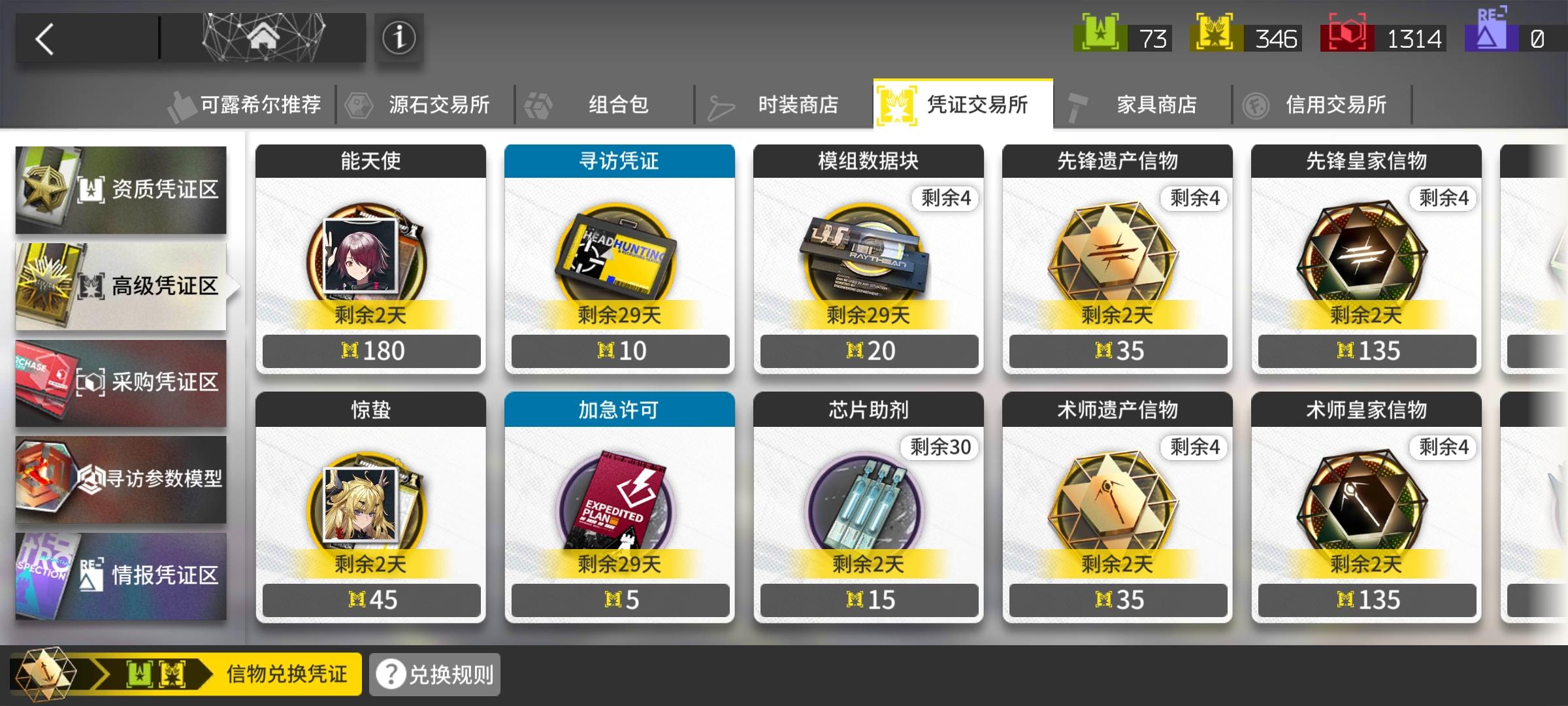Screen dimensions: 1568x706
Task: Click the home network icon at top
Action: (264, 37)
